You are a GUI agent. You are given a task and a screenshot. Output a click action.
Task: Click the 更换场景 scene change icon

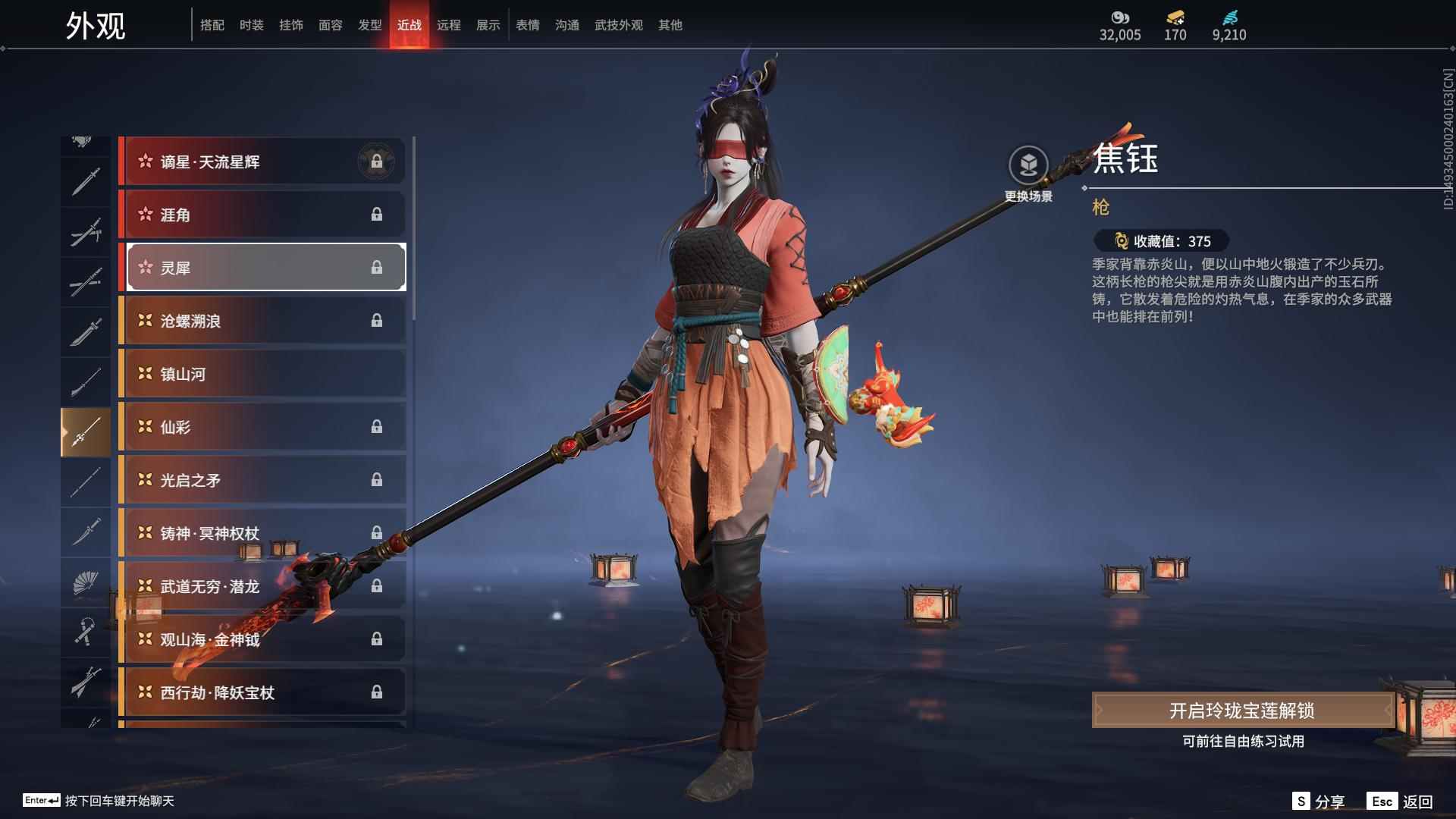[1028, 165]
